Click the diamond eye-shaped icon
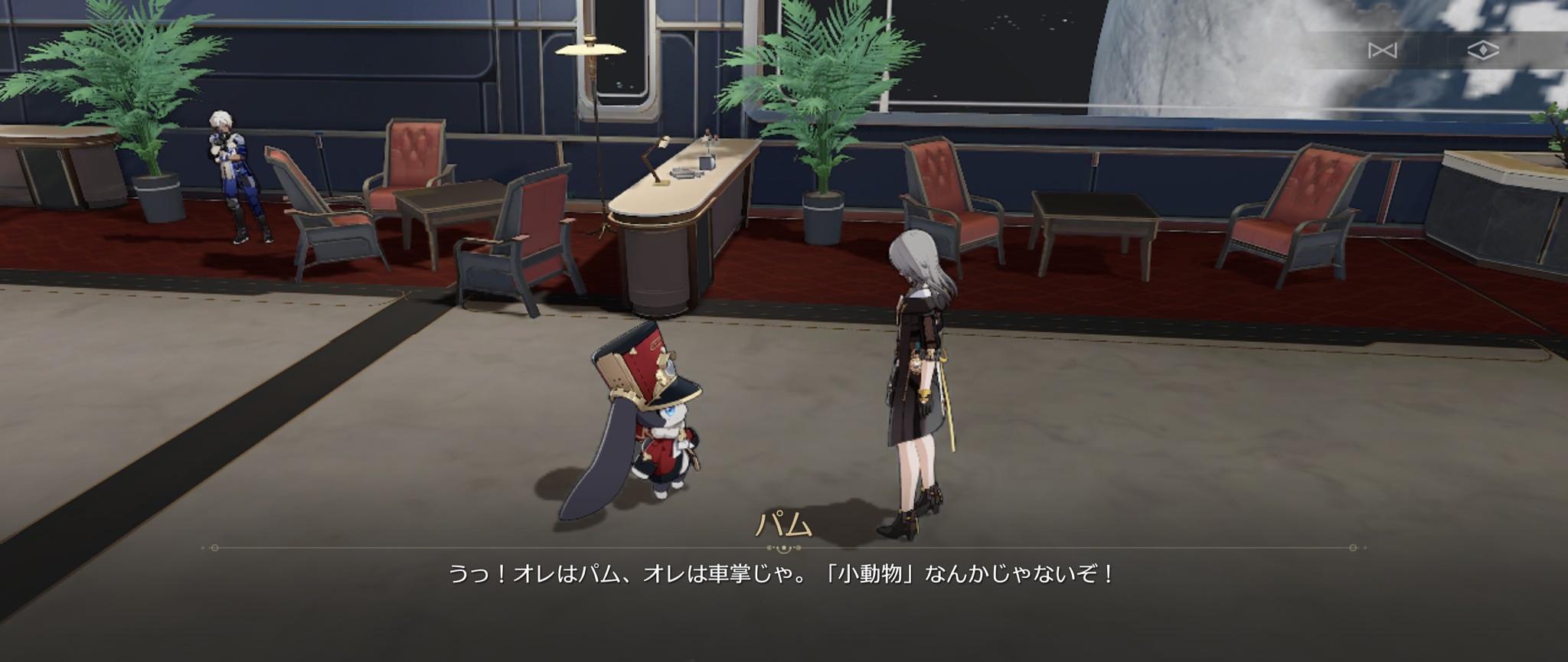 (1482, 51)
